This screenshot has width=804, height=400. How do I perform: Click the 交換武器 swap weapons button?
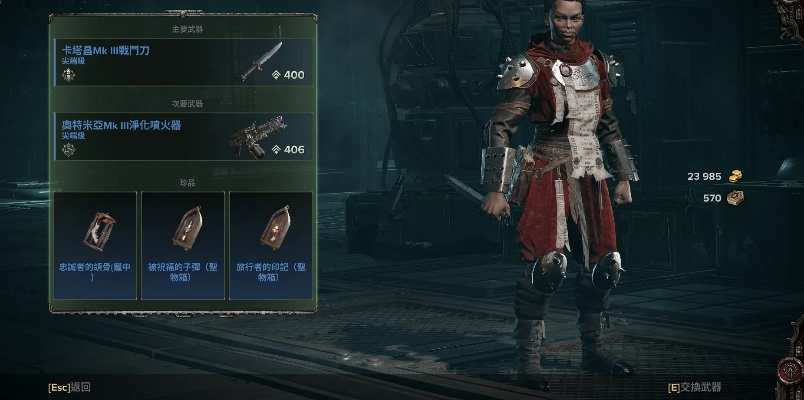695,387
